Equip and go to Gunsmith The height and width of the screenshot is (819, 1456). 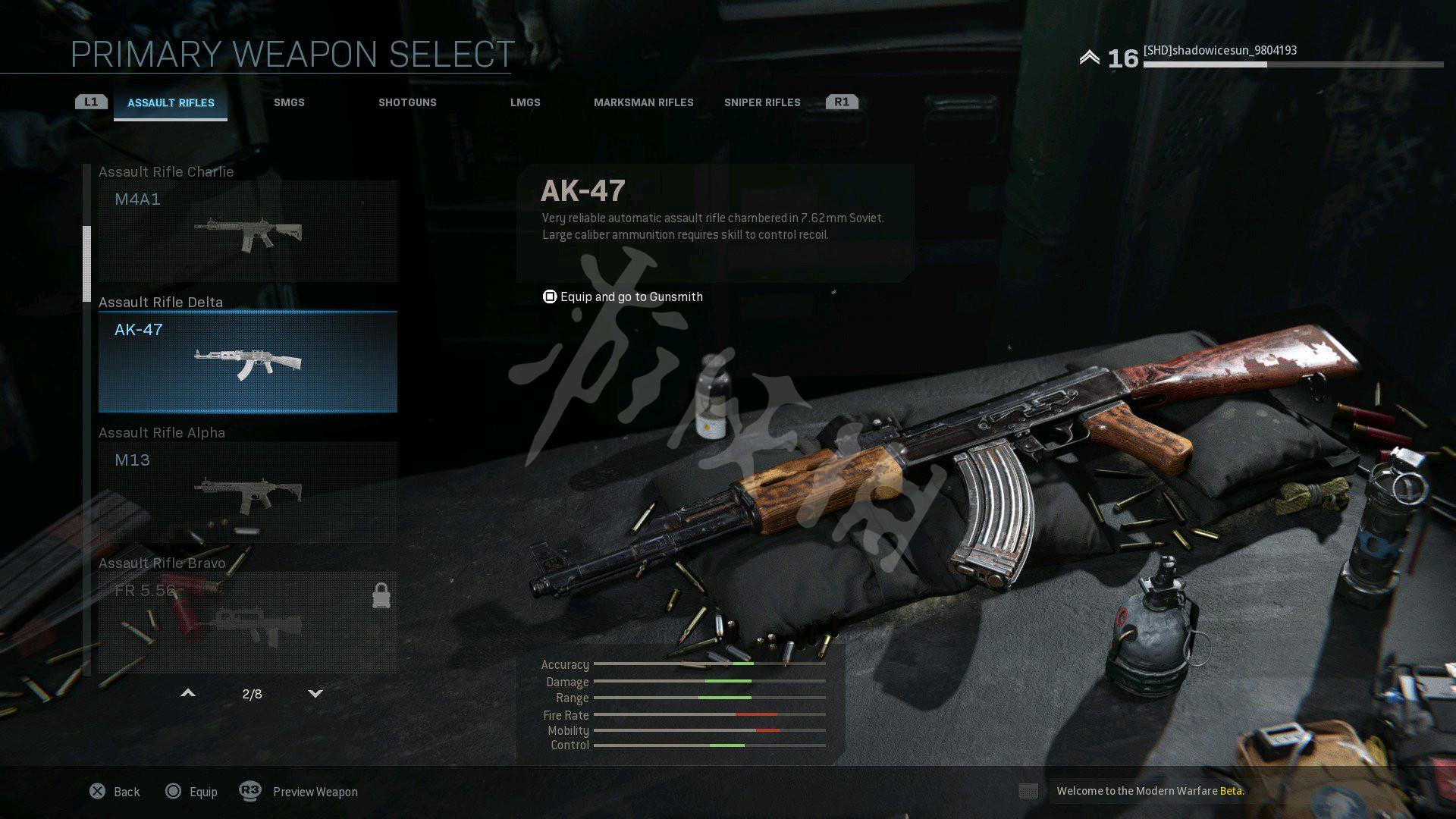pyautogui.click(x=623, y=297)
